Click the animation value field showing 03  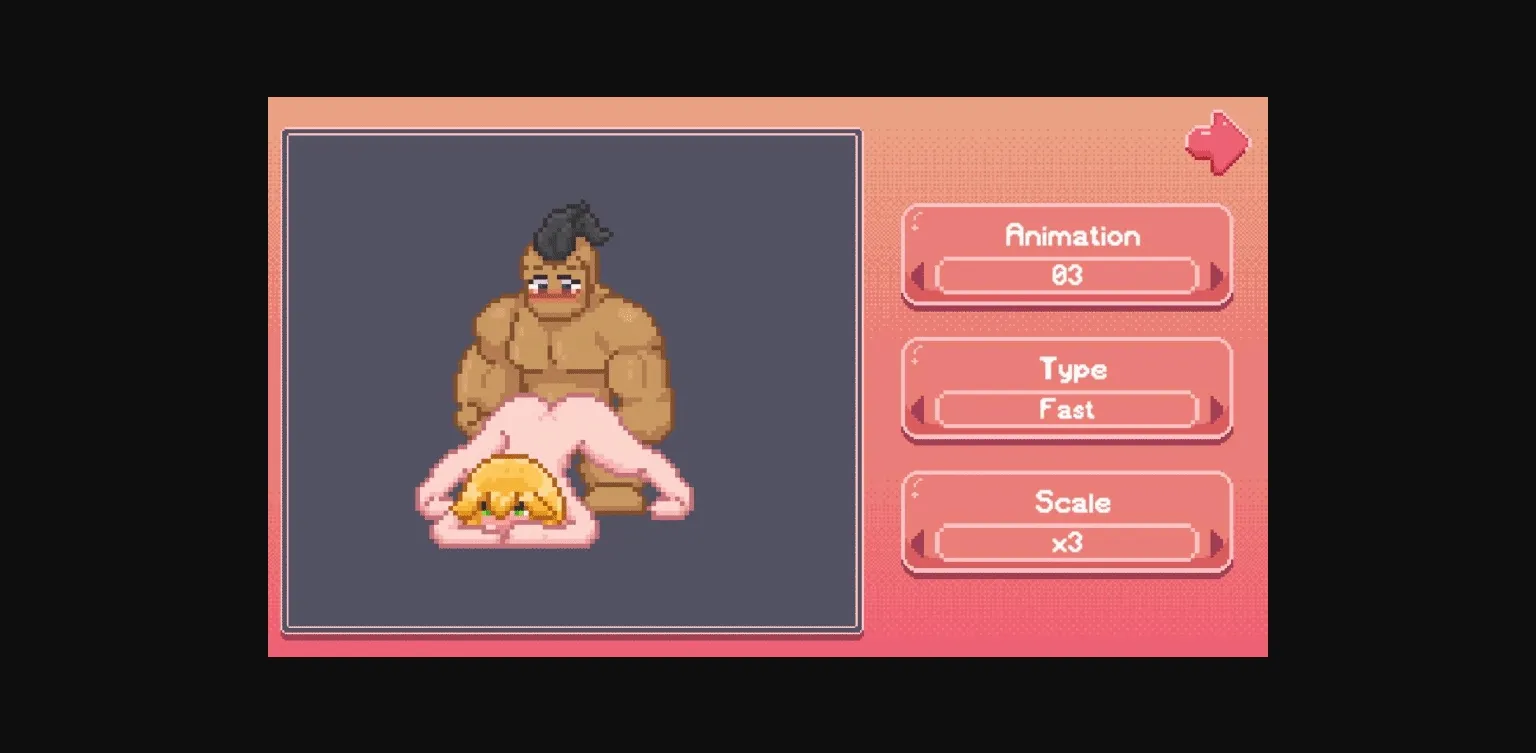(1068, 276)
